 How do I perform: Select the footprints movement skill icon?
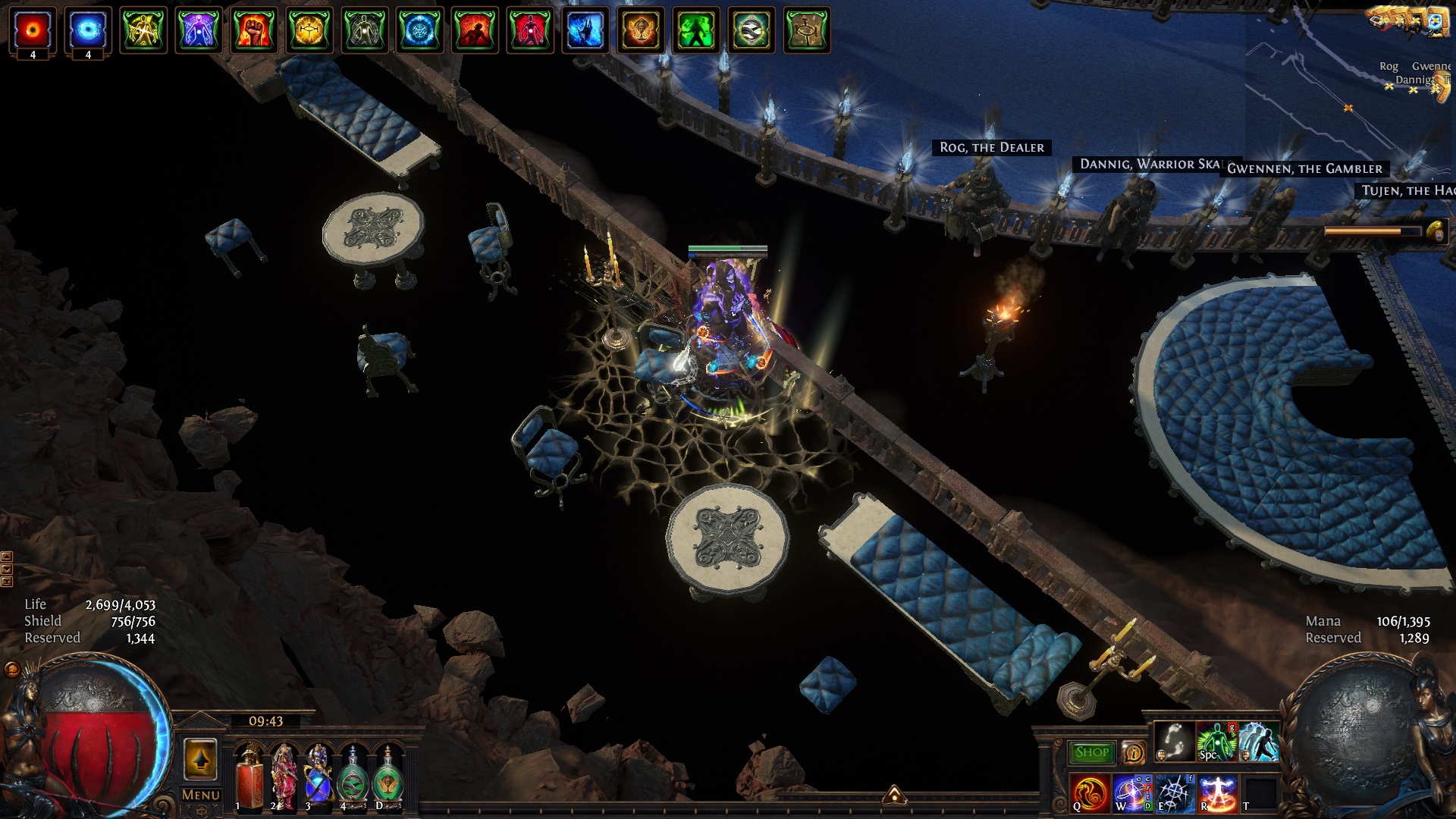1174,741
